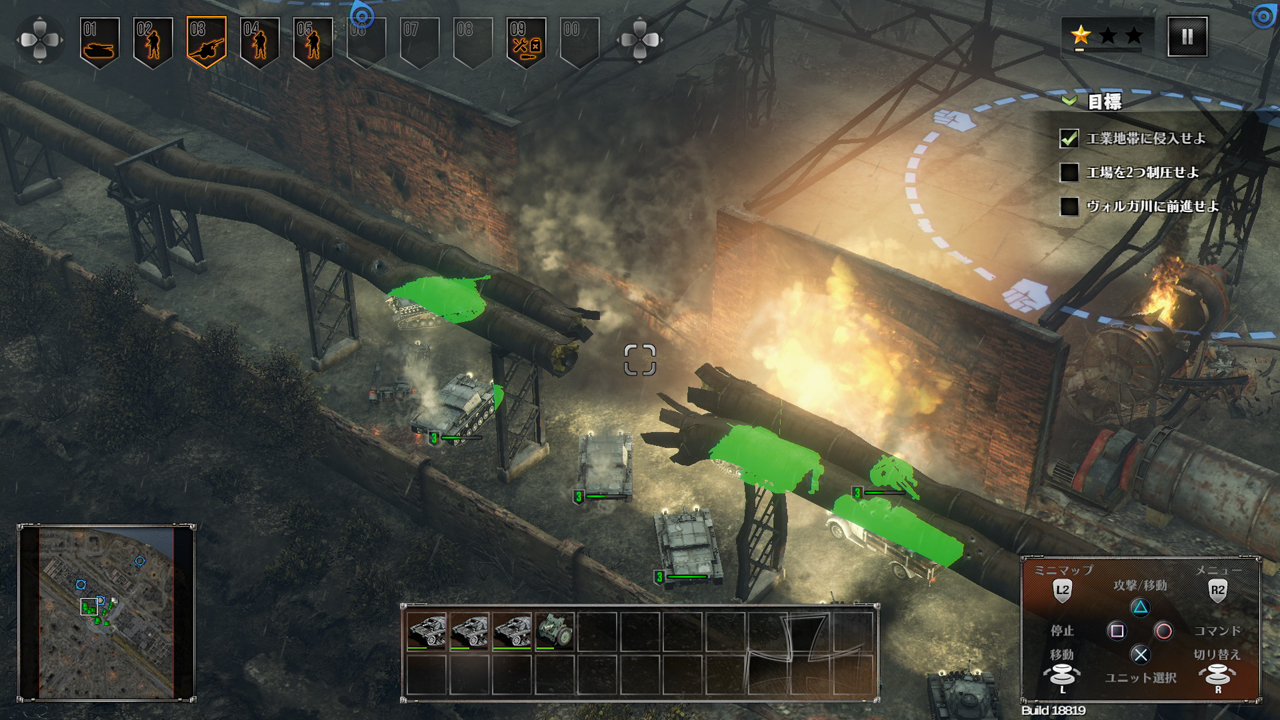
Task: Collapse the 目標 objectives list
Action: [1069, 101]
